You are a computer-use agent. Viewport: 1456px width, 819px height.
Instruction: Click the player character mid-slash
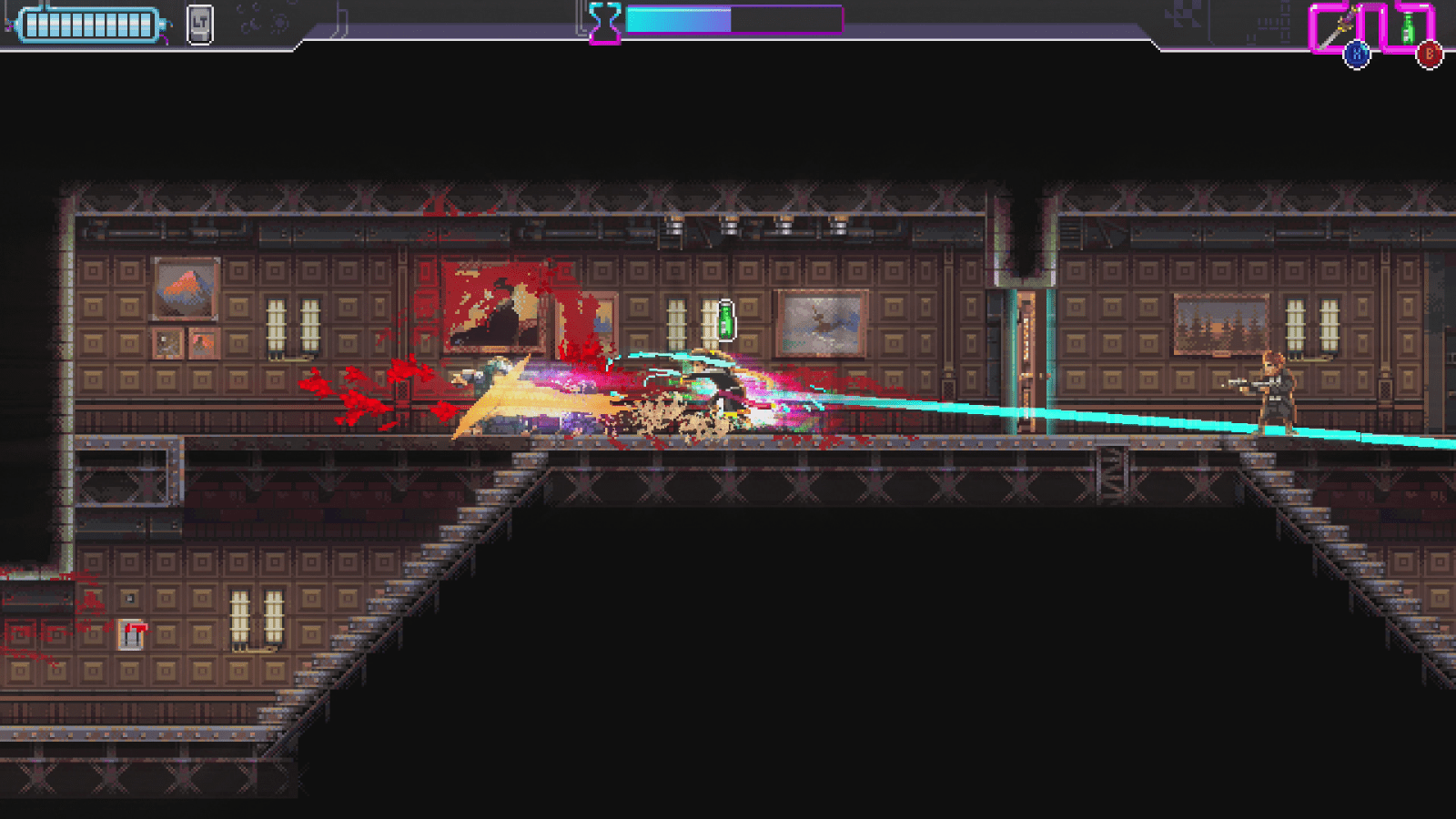[x=705, y=382]
